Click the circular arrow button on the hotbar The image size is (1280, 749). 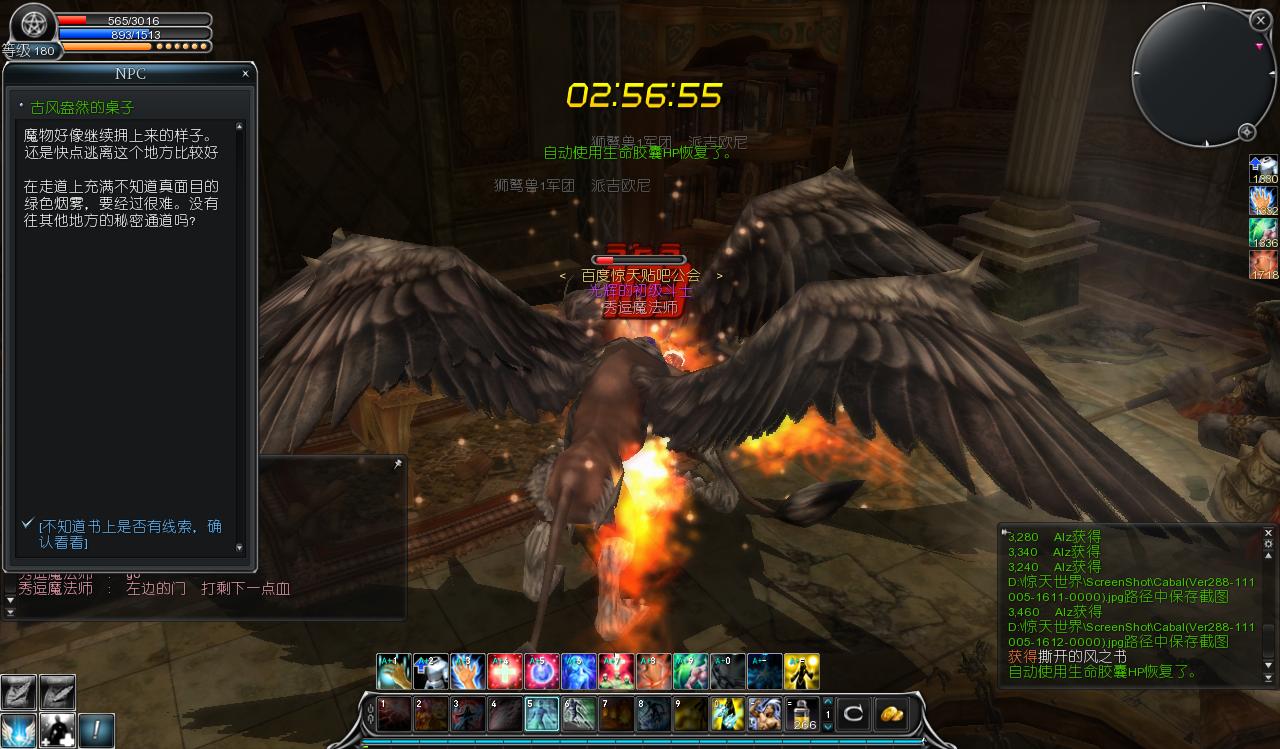pos(853,714)
